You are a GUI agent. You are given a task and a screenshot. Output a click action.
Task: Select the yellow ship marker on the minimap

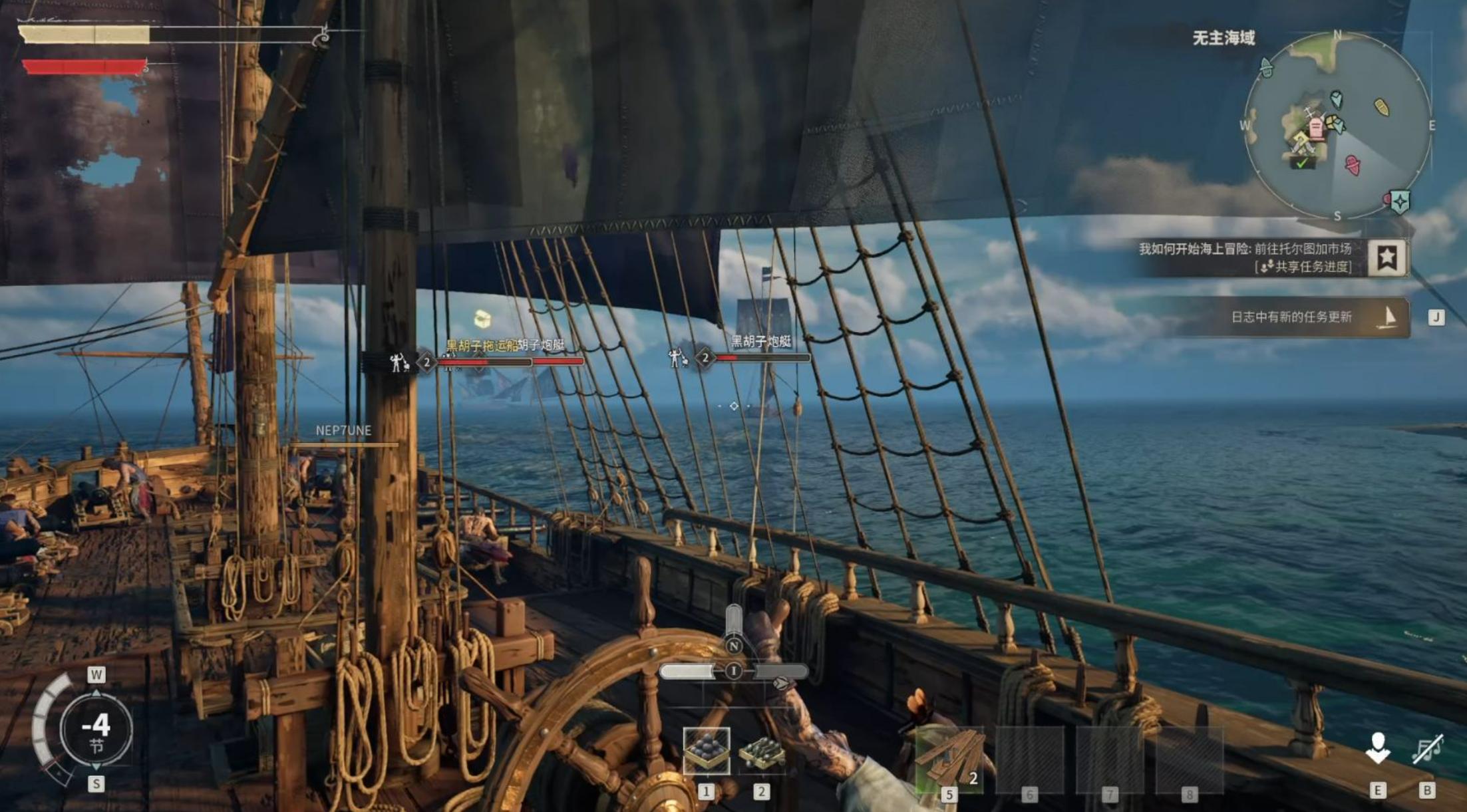(1381, 106)
